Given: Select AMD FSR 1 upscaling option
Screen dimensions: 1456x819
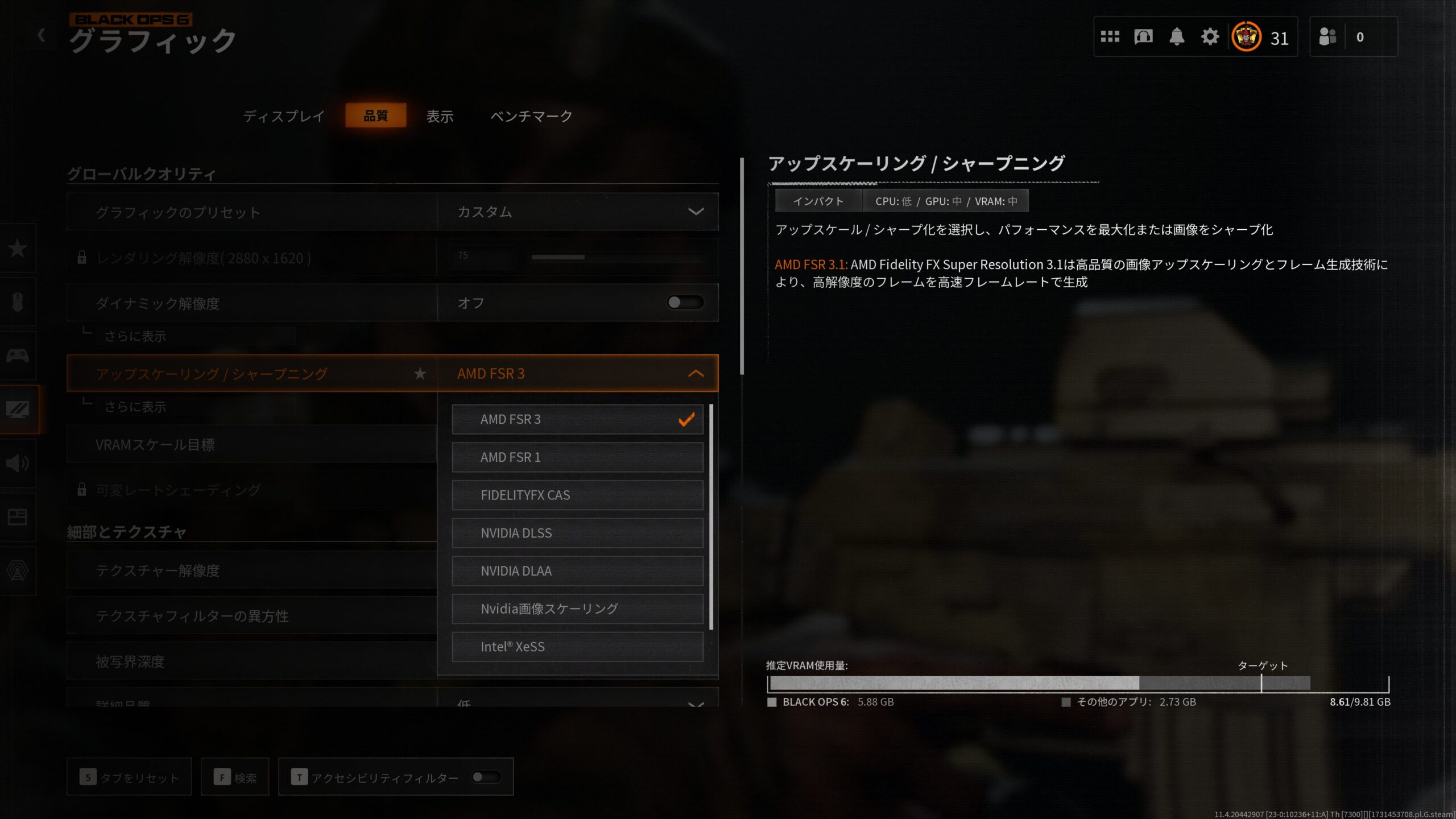Looking at the screenshot, I should 577,457.
